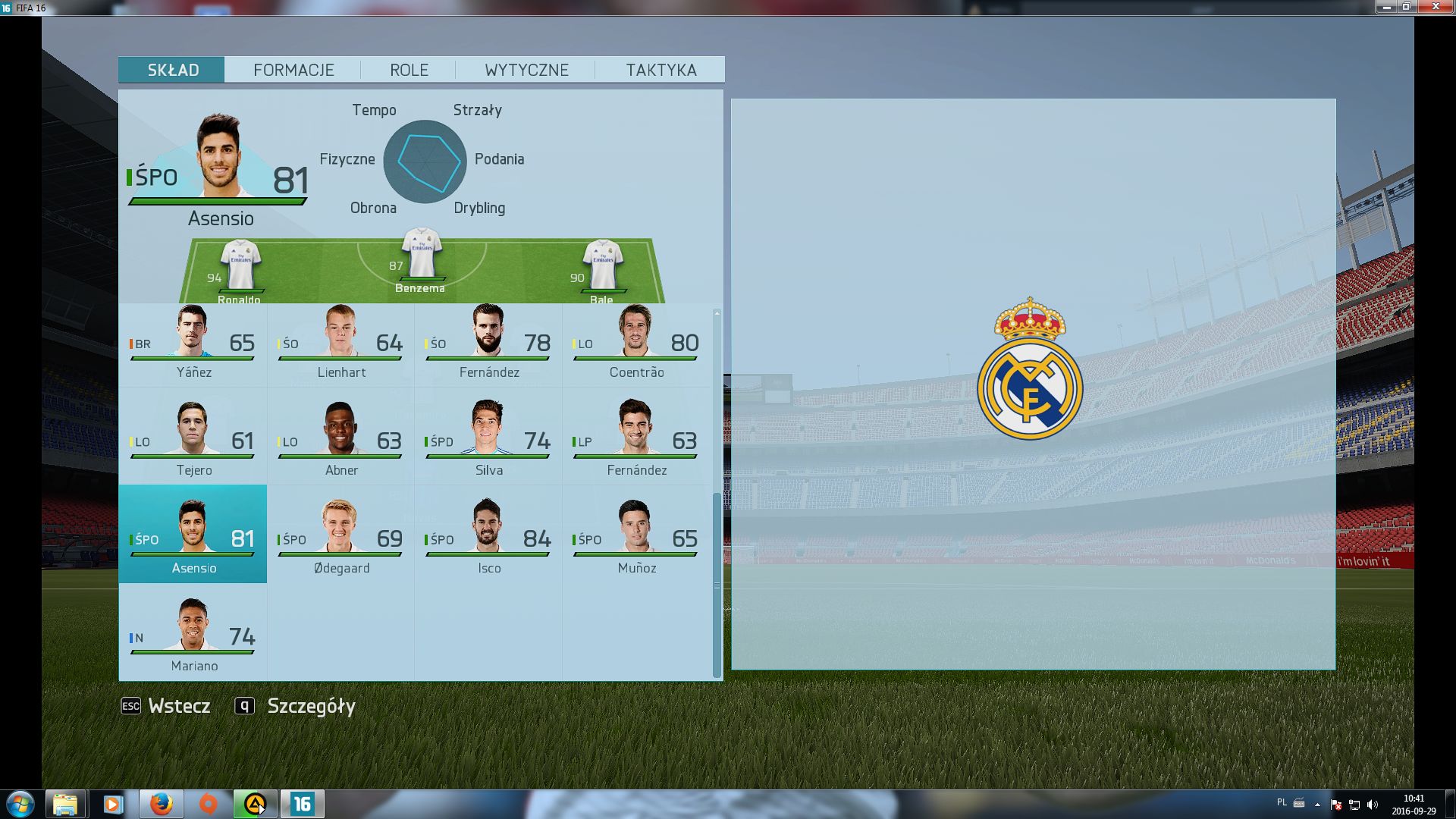The image size is (1456, 819).
Task: Show the TAKTYKA tab
Action: [661, 70]
